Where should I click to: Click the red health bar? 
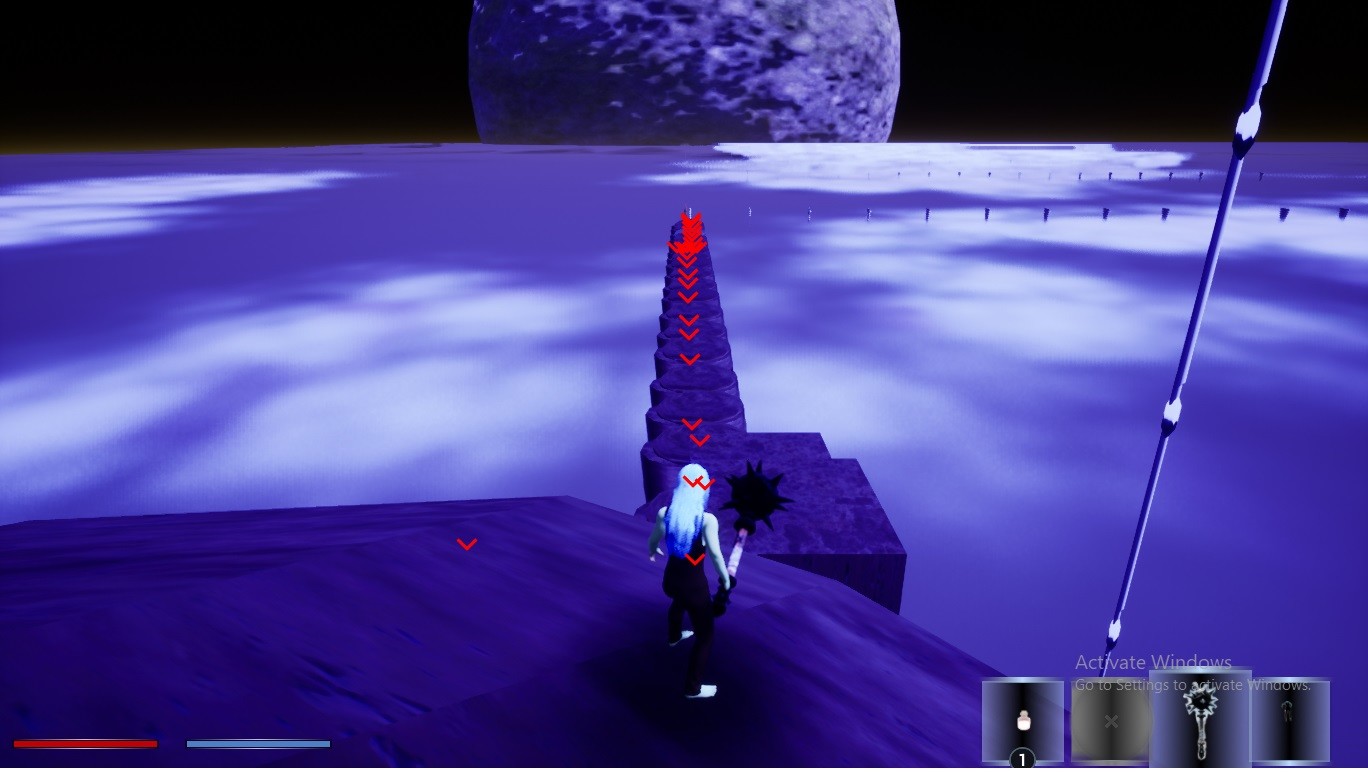click(85, 743)
